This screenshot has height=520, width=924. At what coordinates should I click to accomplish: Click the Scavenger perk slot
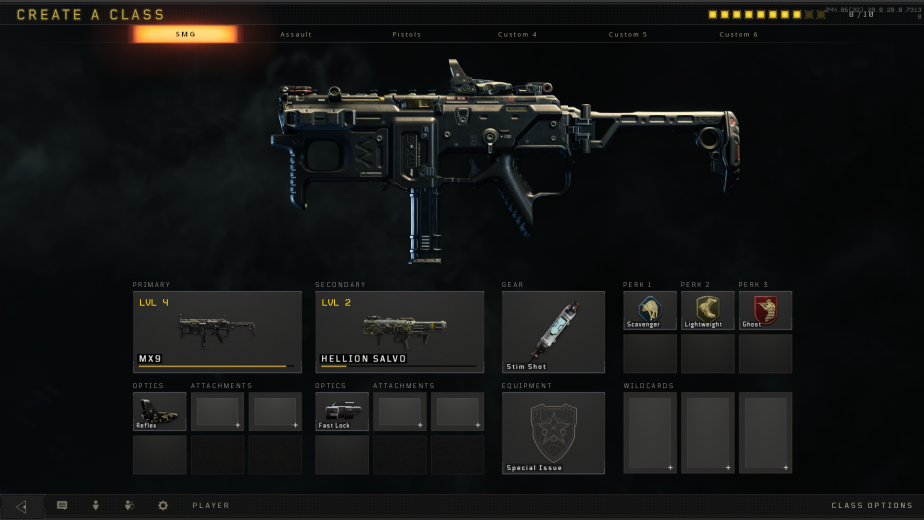649,310
